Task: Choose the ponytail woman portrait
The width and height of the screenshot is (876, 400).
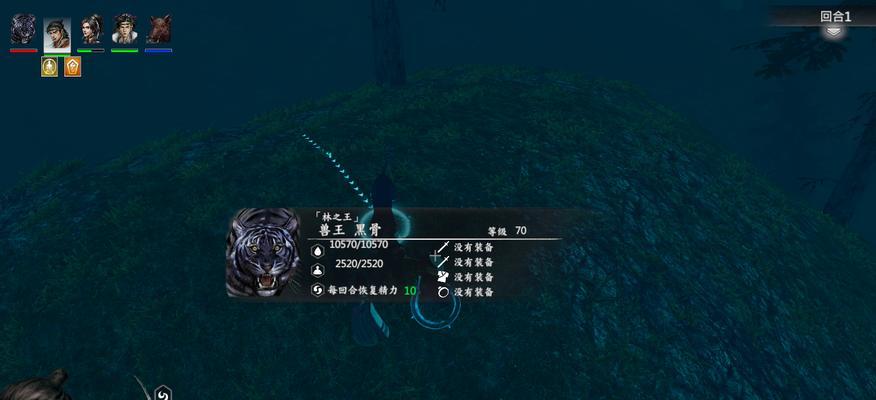Action: pos(91,30)
